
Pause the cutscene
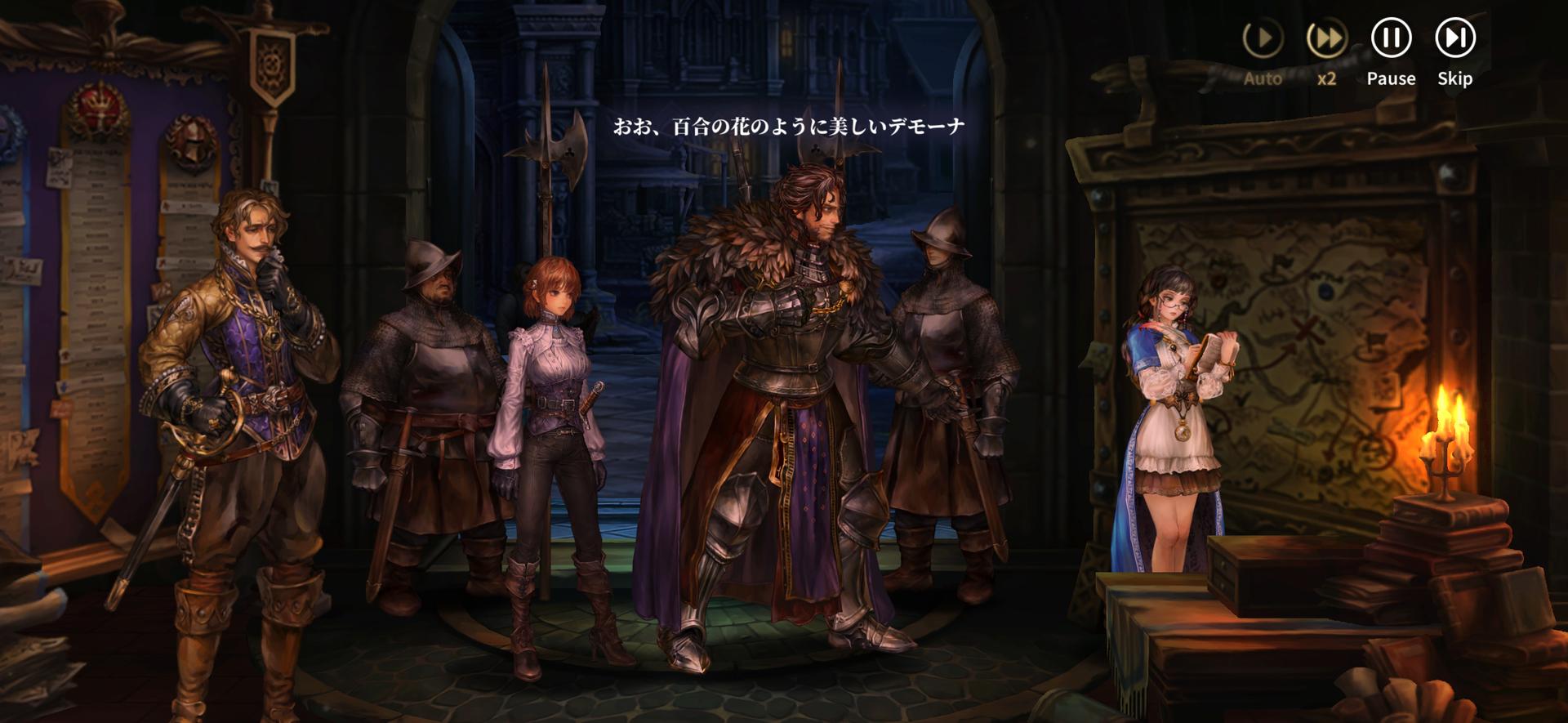click(x=1391, y=38)
